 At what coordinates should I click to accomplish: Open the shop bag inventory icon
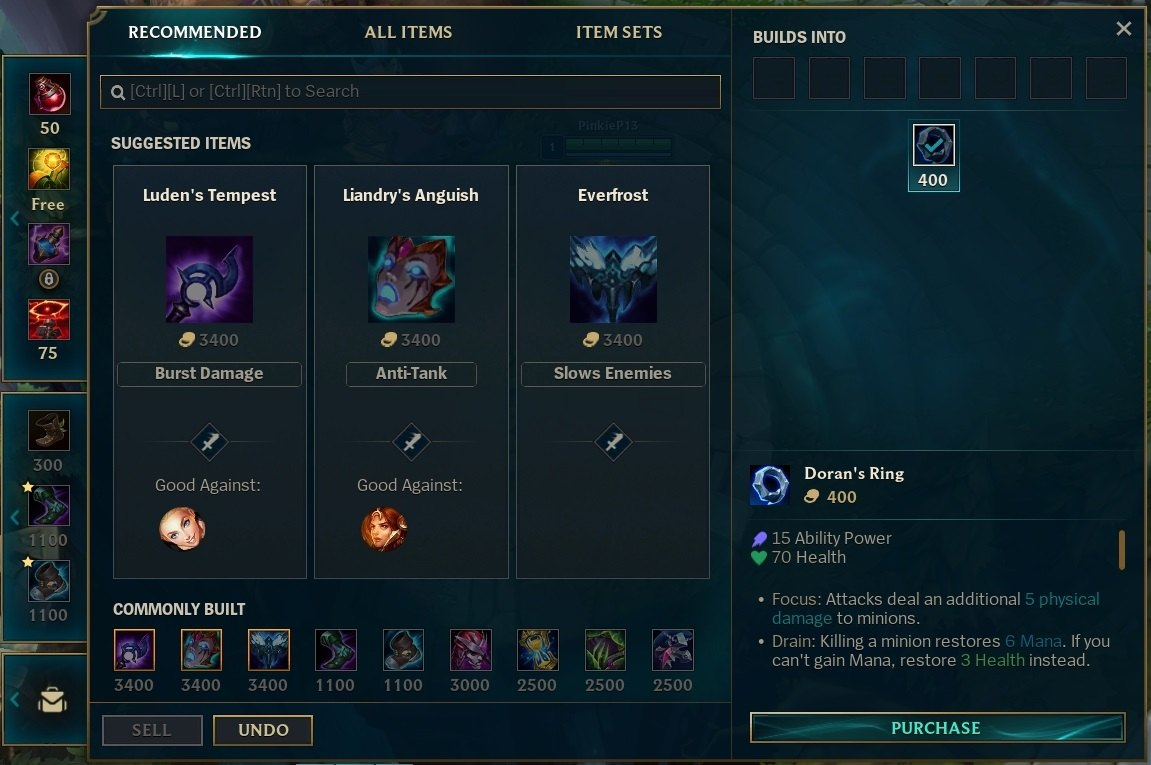[50, 700]
